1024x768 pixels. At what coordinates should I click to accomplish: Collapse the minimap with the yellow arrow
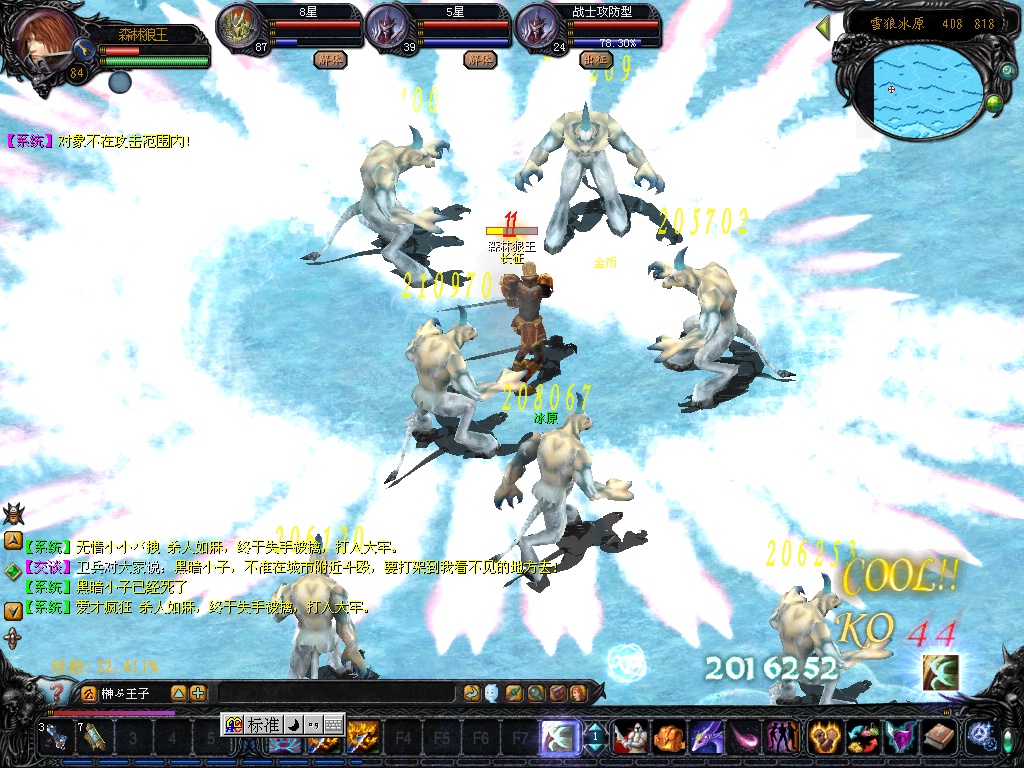coord(823,27)
